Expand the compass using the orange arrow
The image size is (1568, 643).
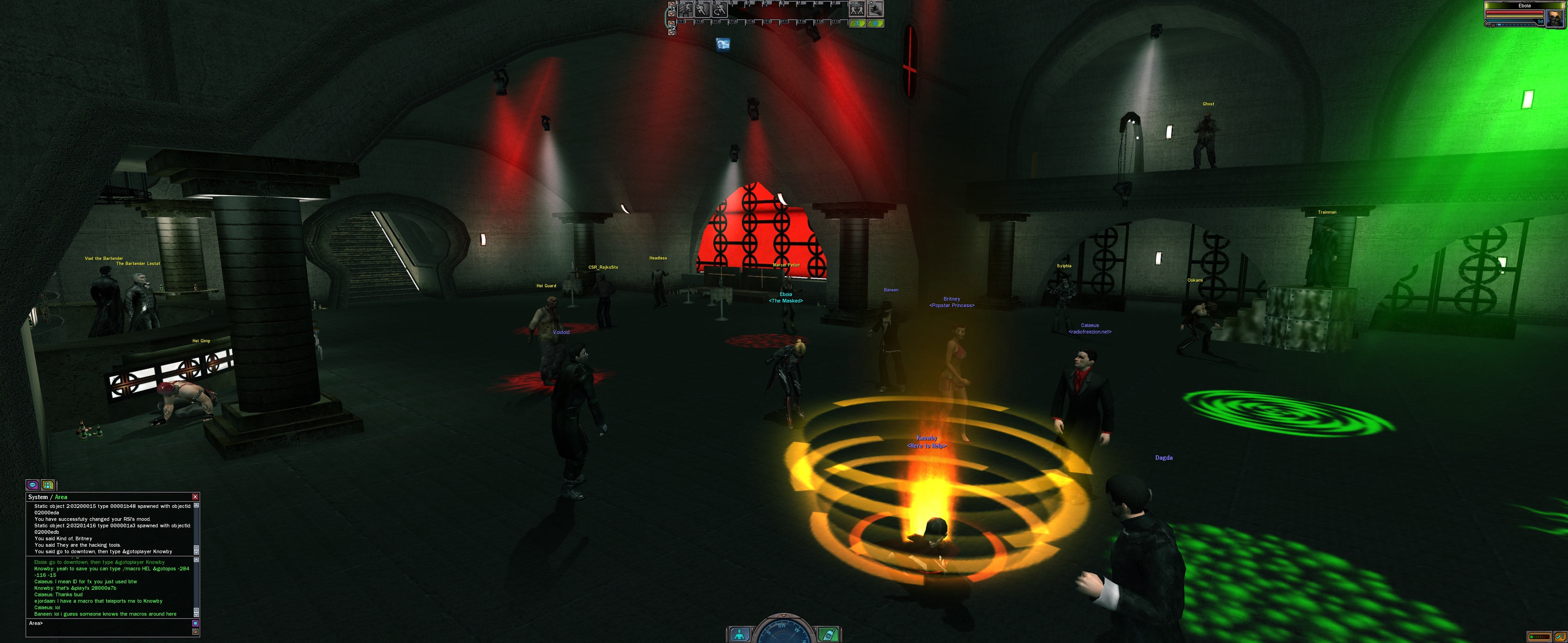[x=784, y=616]
